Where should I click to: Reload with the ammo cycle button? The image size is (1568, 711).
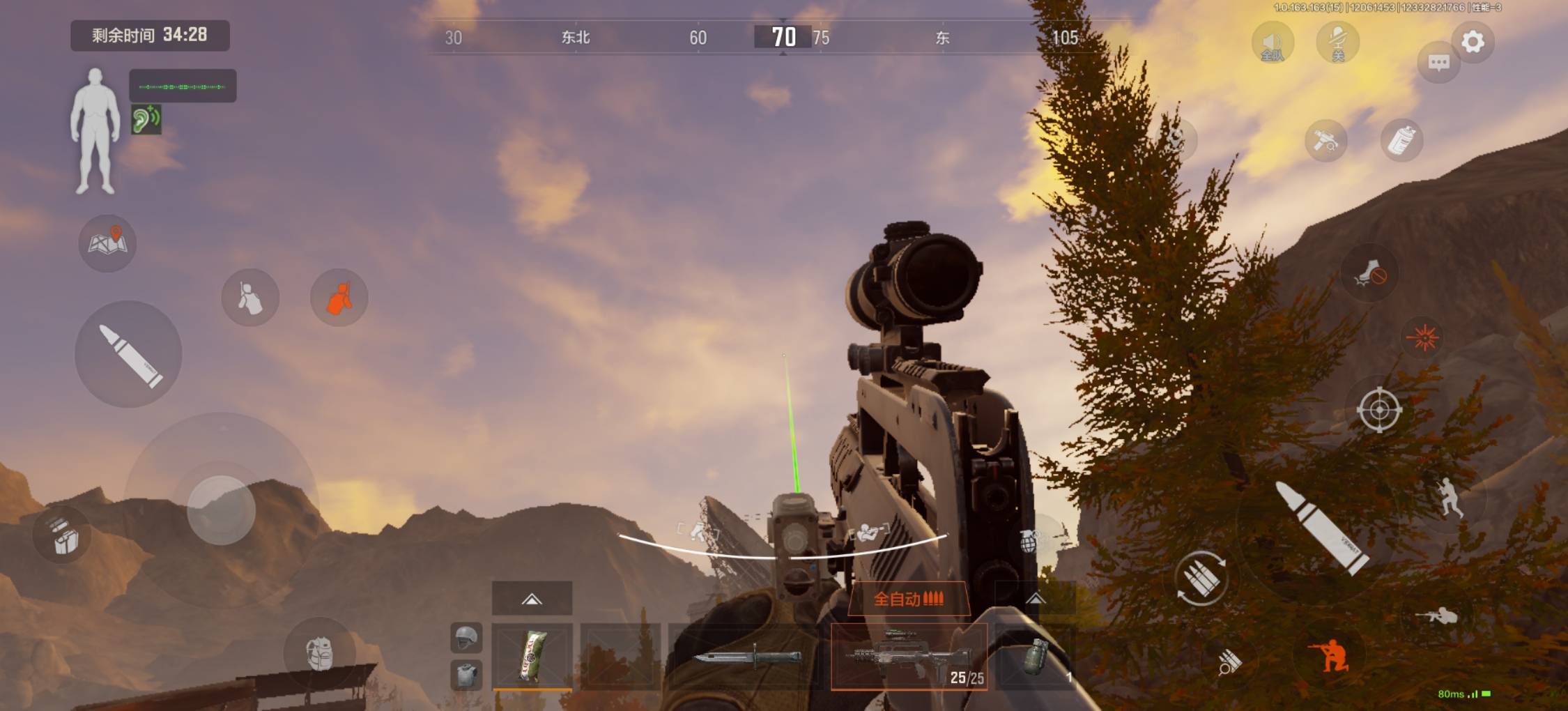click(1201, 578)
